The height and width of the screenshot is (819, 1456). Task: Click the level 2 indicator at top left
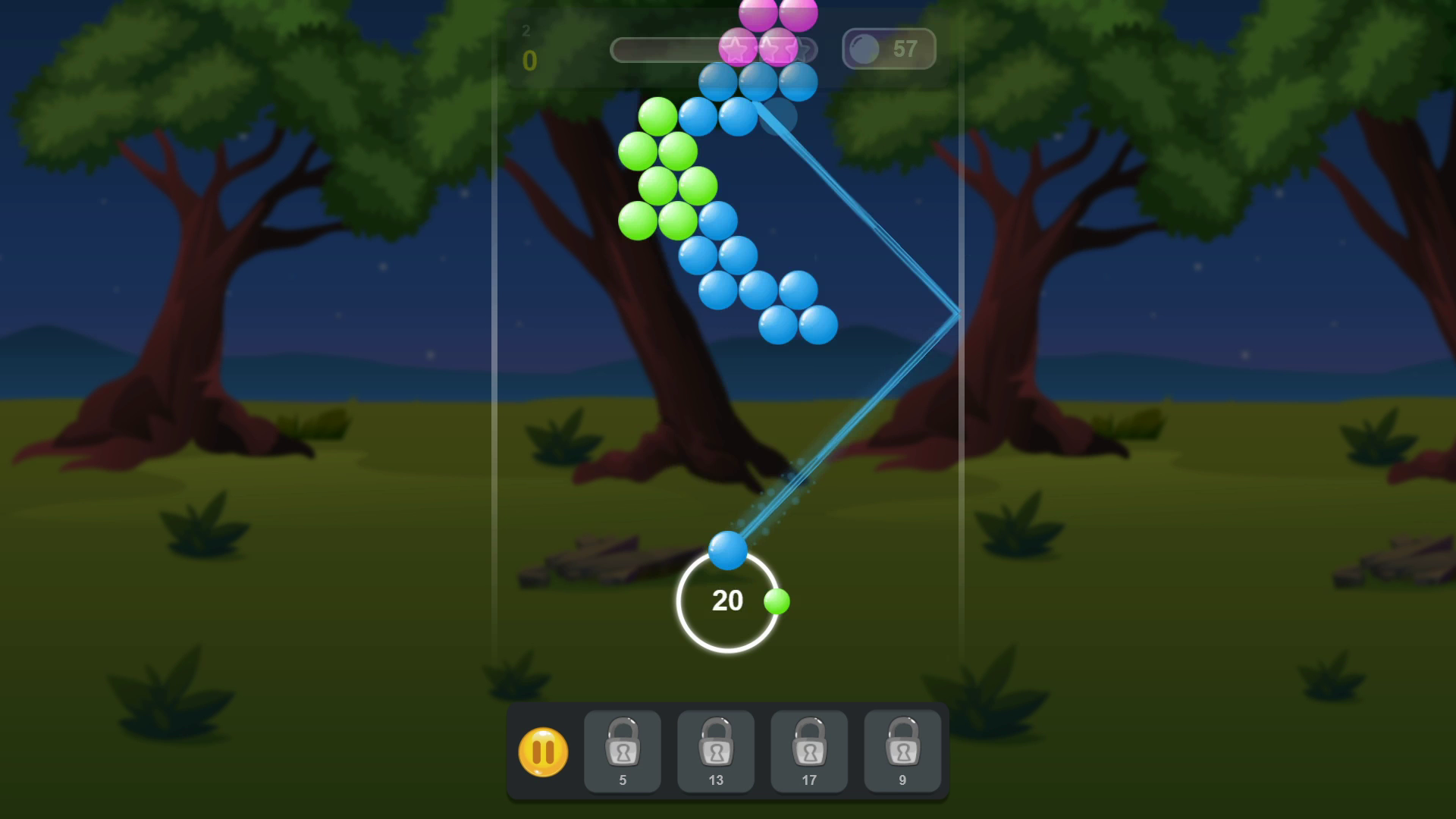pos(525,32)
